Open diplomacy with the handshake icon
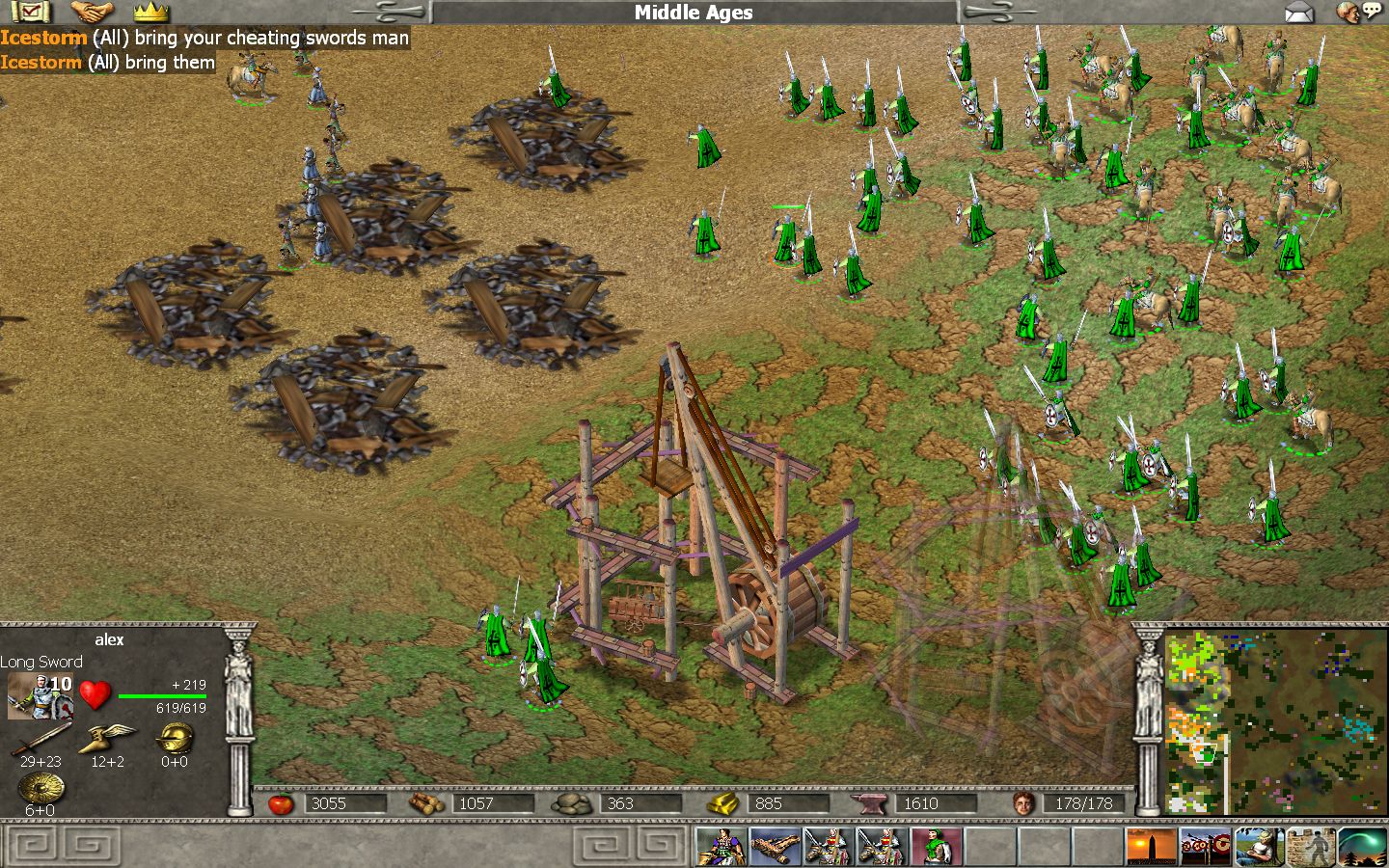Viewport: 1389px width, 868px height. 93,12
